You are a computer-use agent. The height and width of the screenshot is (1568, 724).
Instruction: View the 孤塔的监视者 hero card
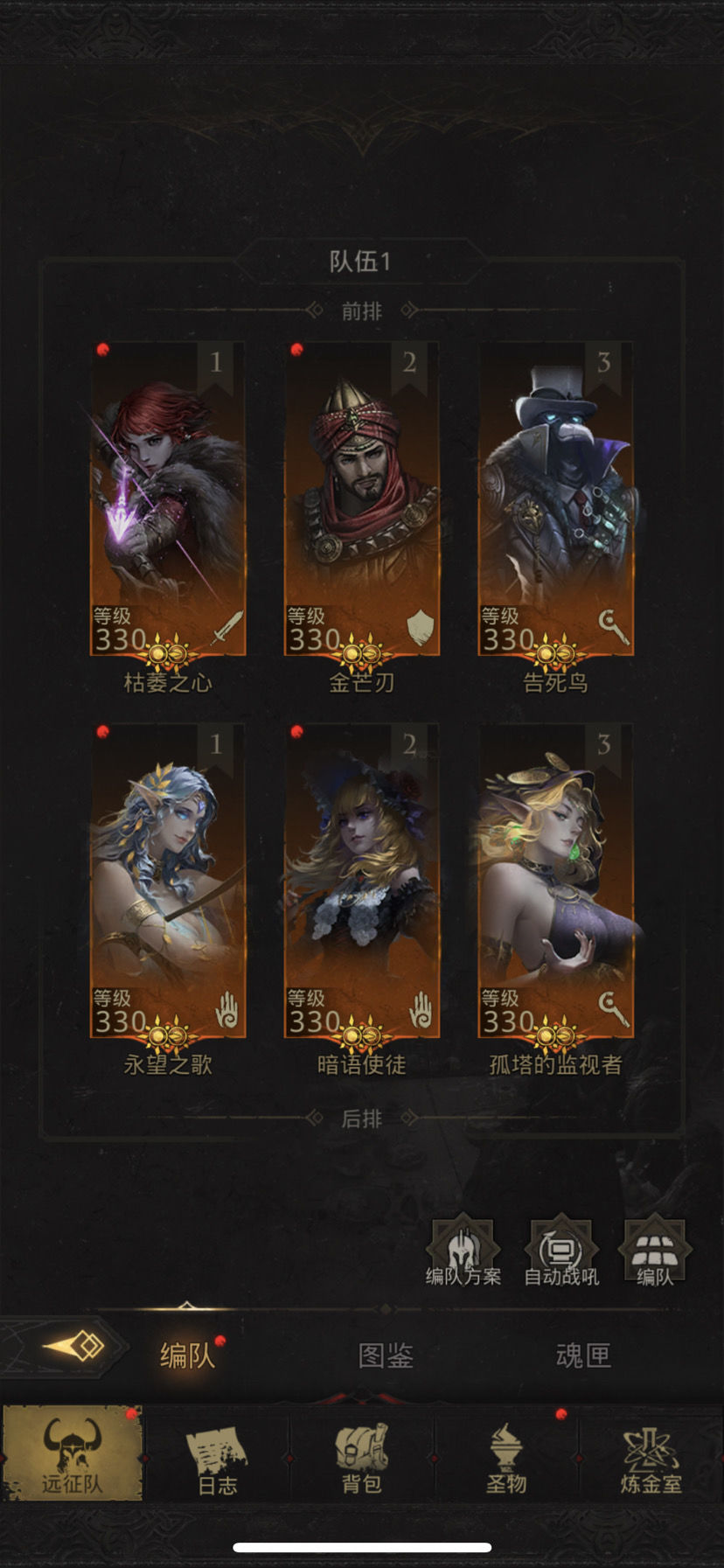coord(555,881)
